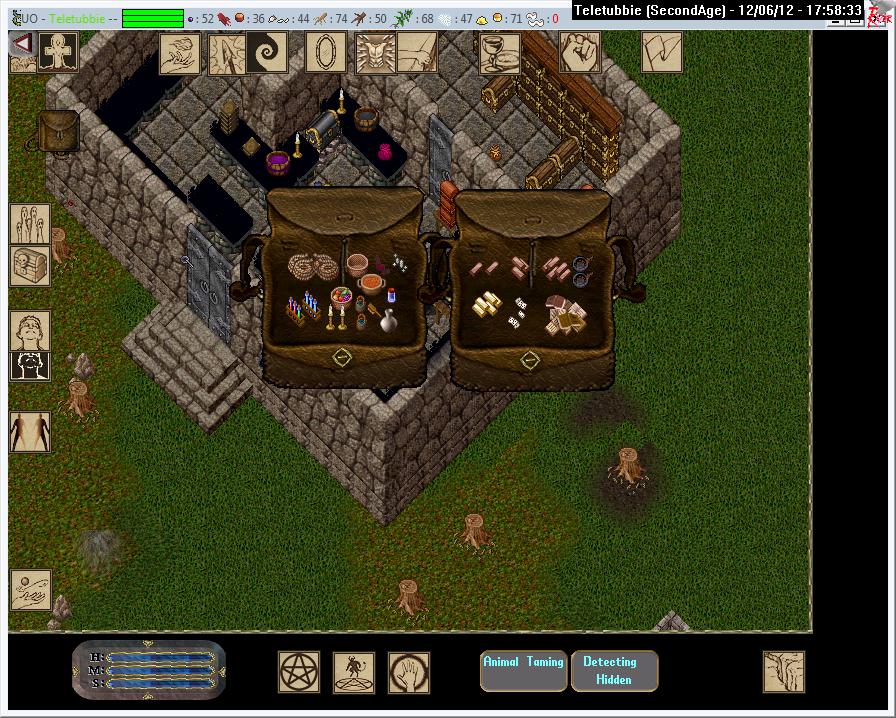Click the treasure chest icon on left edge

click(x=29, y=266)
